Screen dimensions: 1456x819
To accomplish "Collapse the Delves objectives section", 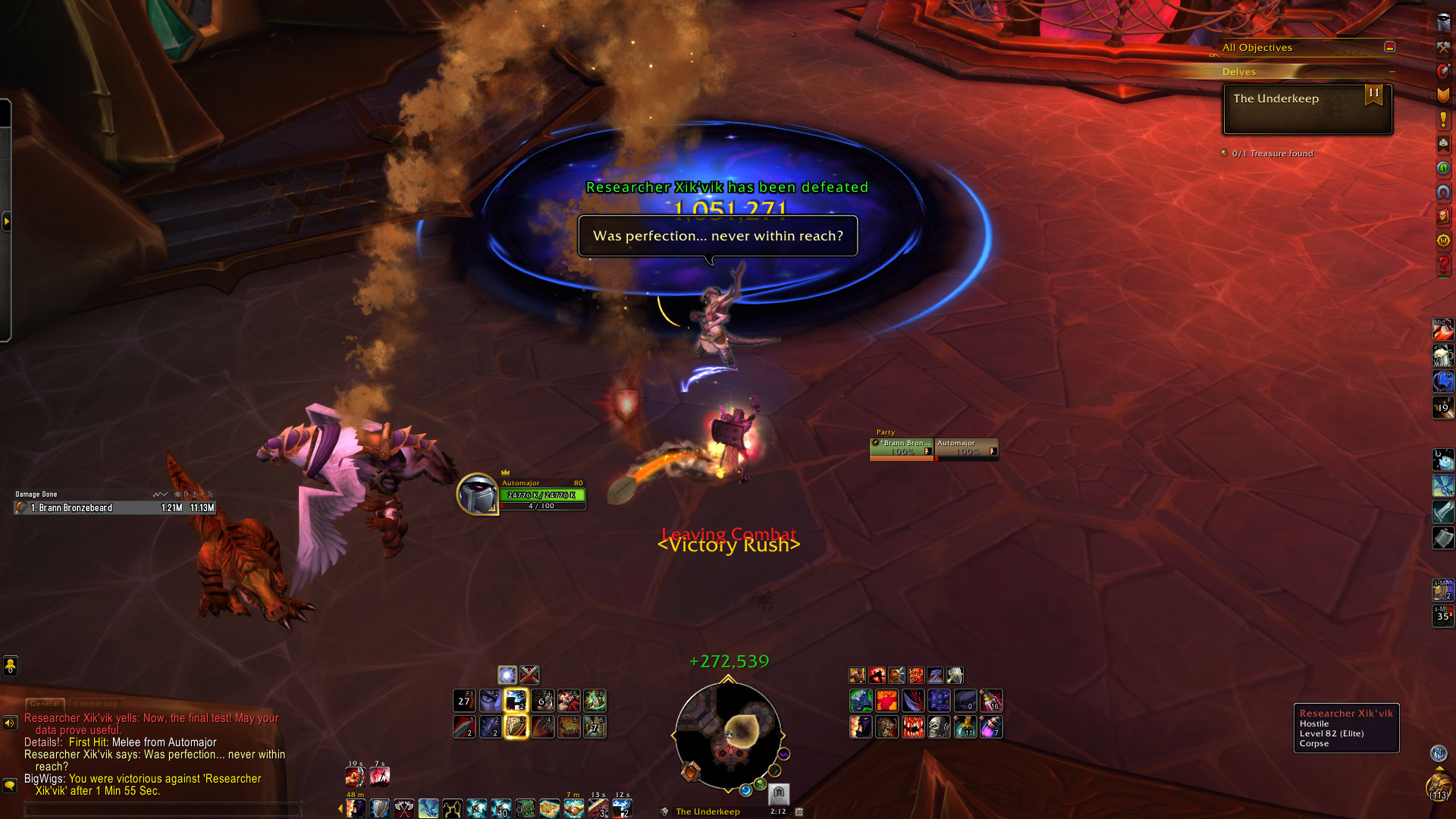I will click(x=1392, y=72).
